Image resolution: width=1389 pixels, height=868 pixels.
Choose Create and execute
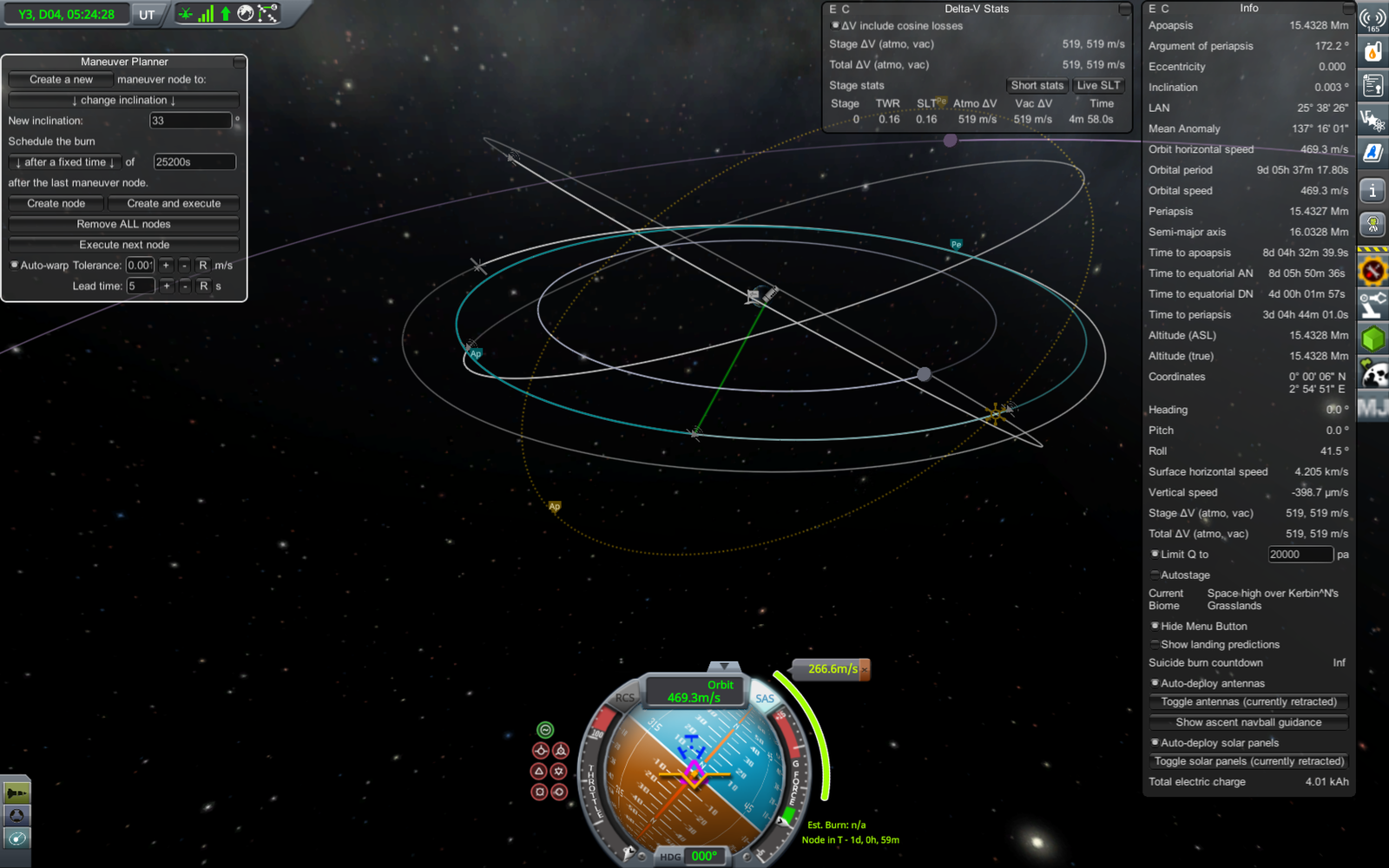click(x=174, y=203)
